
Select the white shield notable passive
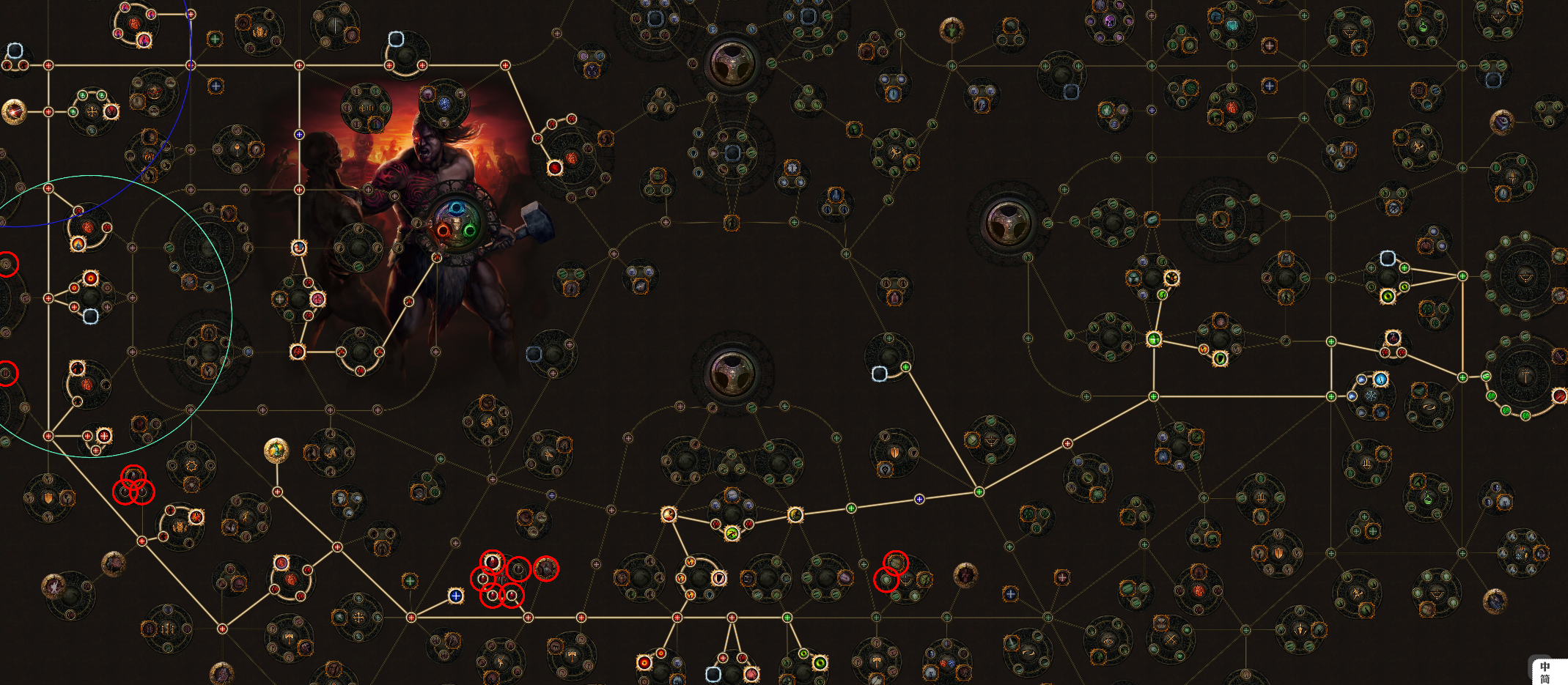pyautogui.click(x=719, y=578)
